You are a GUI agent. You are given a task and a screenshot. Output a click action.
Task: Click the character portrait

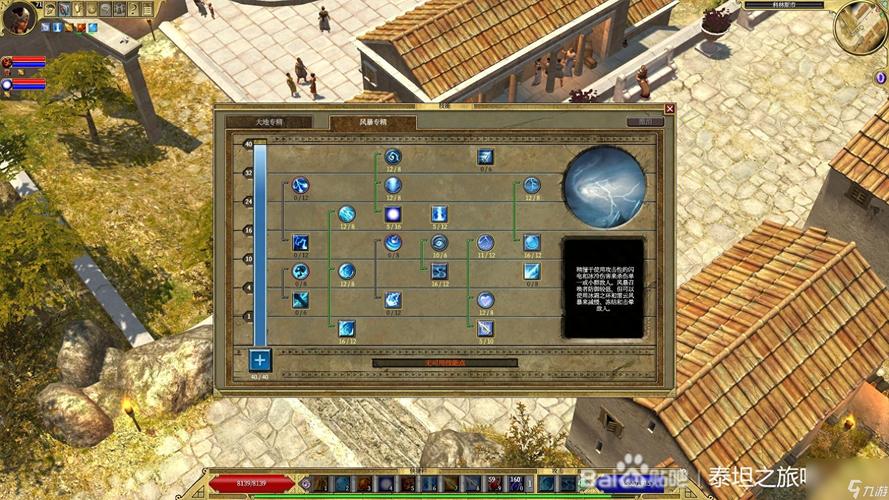20,18
